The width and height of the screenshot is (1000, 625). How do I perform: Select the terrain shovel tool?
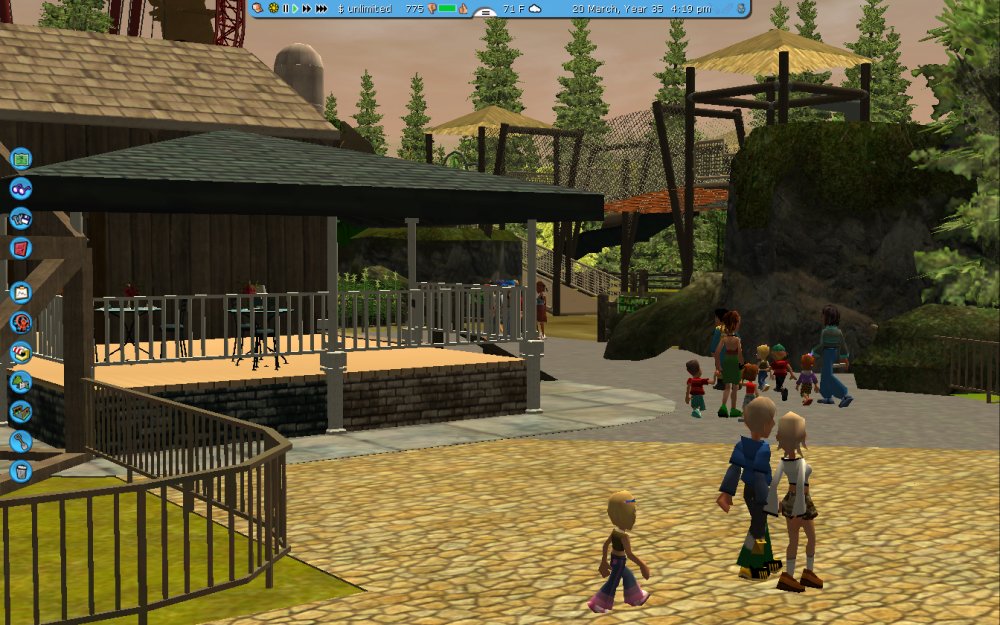(x=21, y=441)
